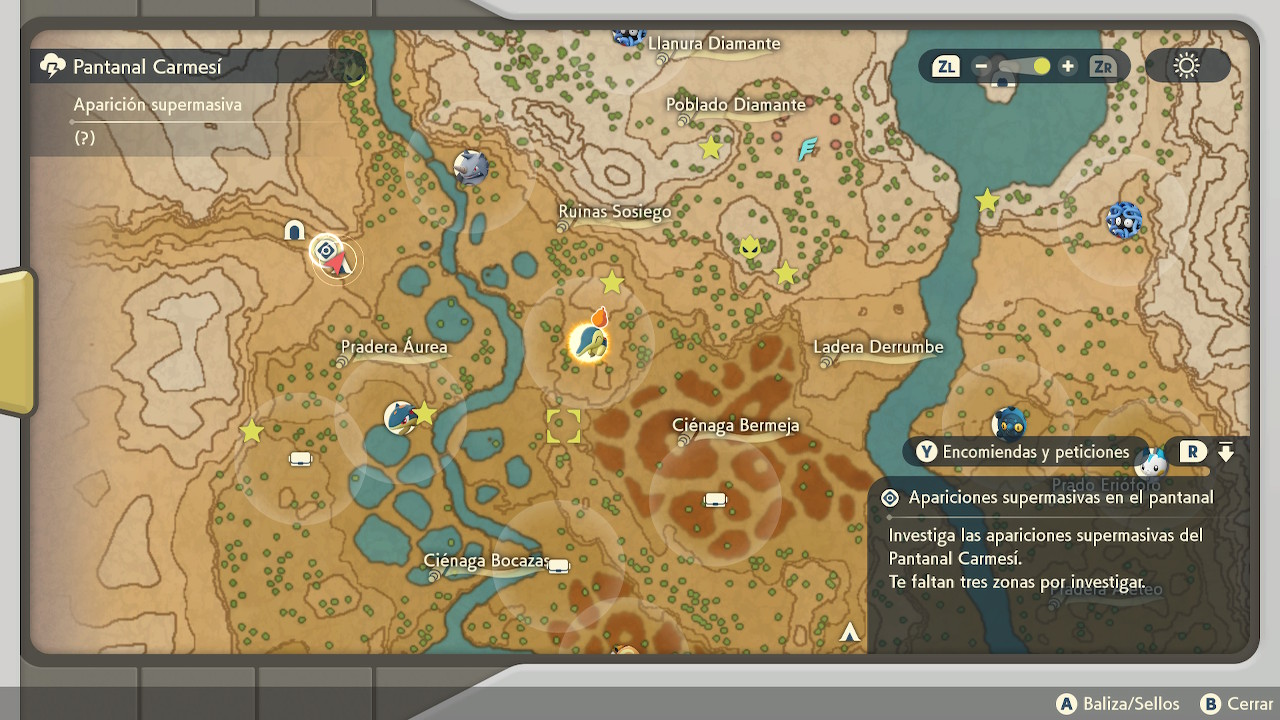Select the alpha Pokémon face marker
1280x720 pixels.
click(750, 246)
